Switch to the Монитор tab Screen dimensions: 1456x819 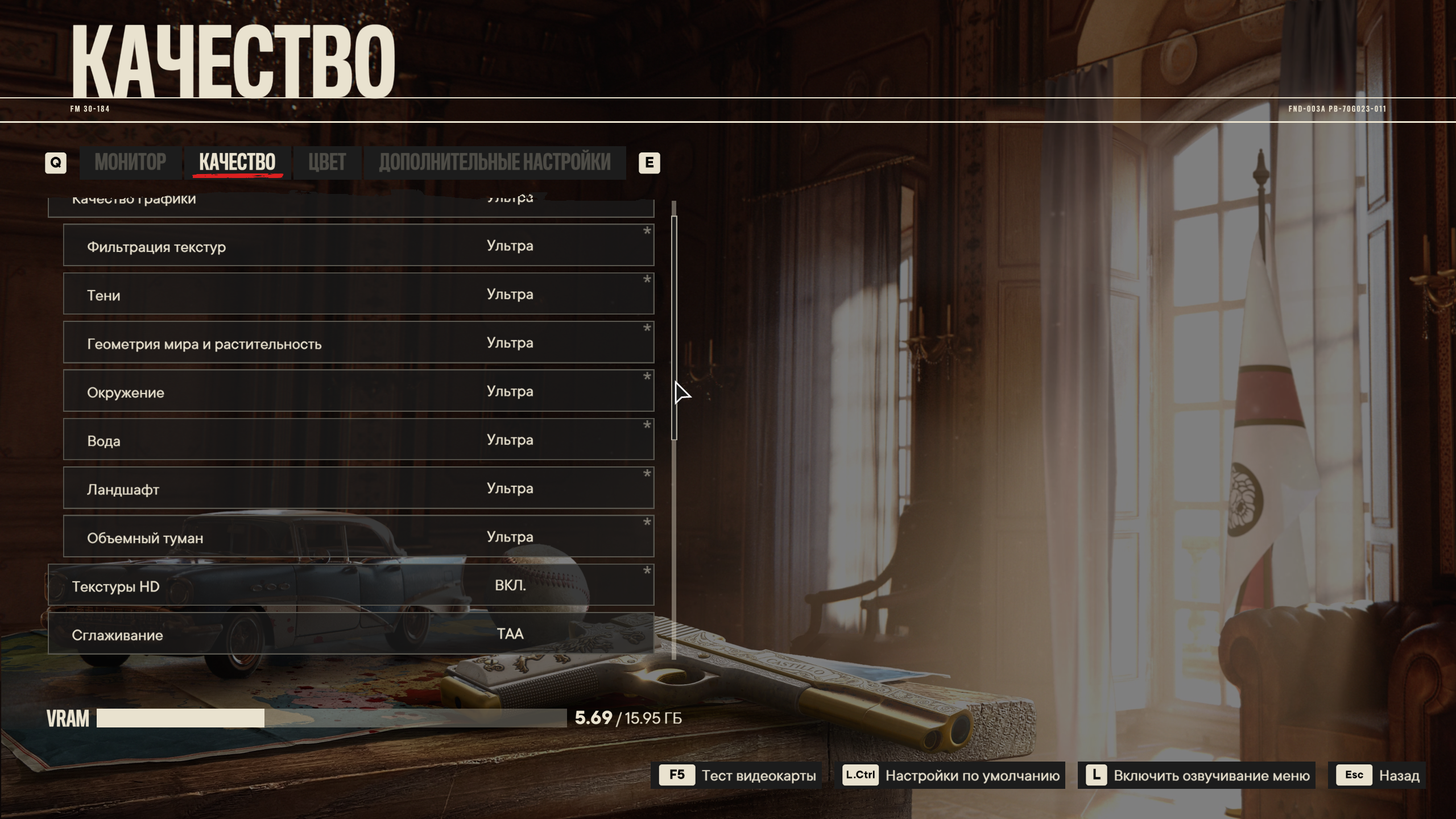coord(130,163)
